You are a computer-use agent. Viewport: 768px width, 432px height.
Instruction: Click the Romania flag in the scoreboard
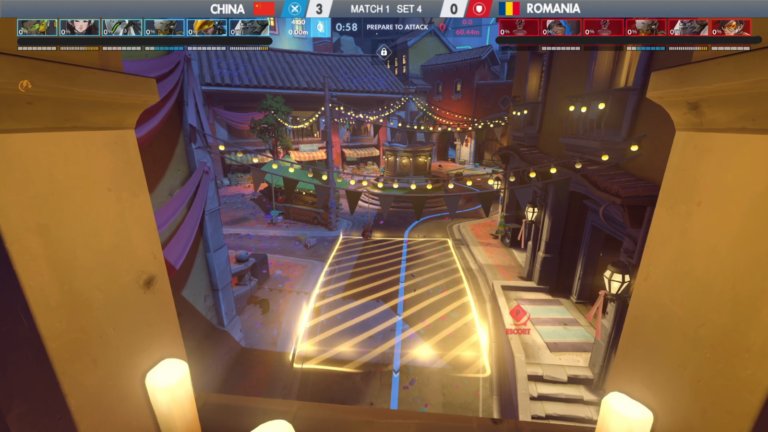pos(510,8)
